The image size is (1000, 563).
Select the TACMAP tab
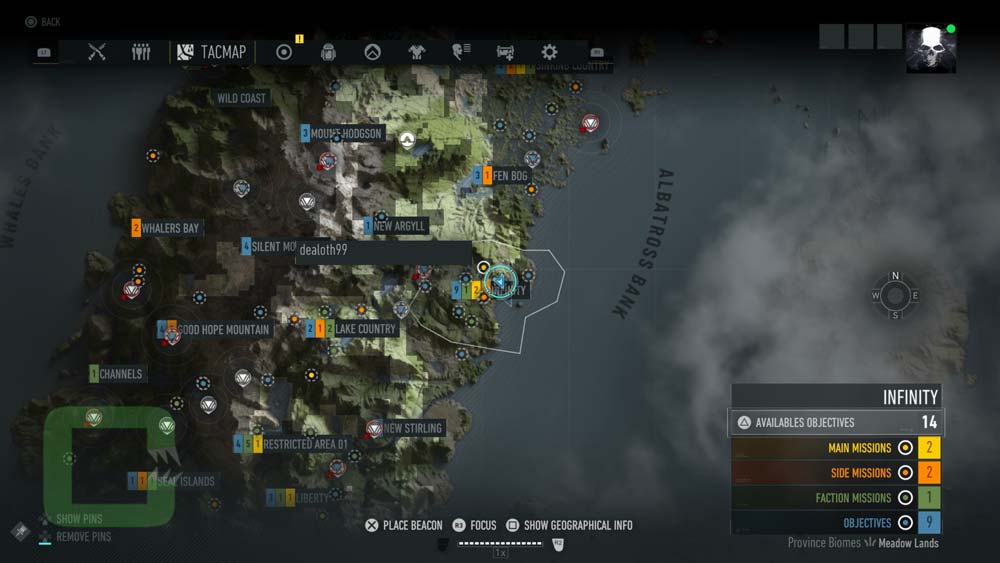[212, 52]
